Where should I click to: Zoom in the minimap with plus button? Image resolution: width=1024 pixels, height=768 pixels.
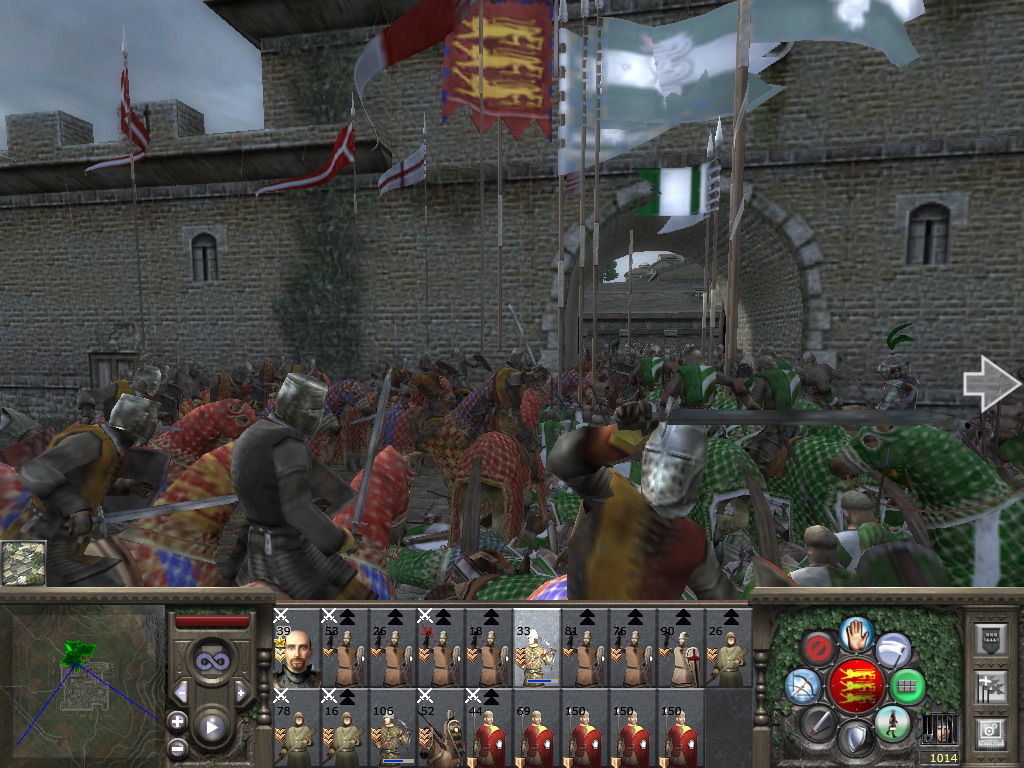(x=177, y=719)
